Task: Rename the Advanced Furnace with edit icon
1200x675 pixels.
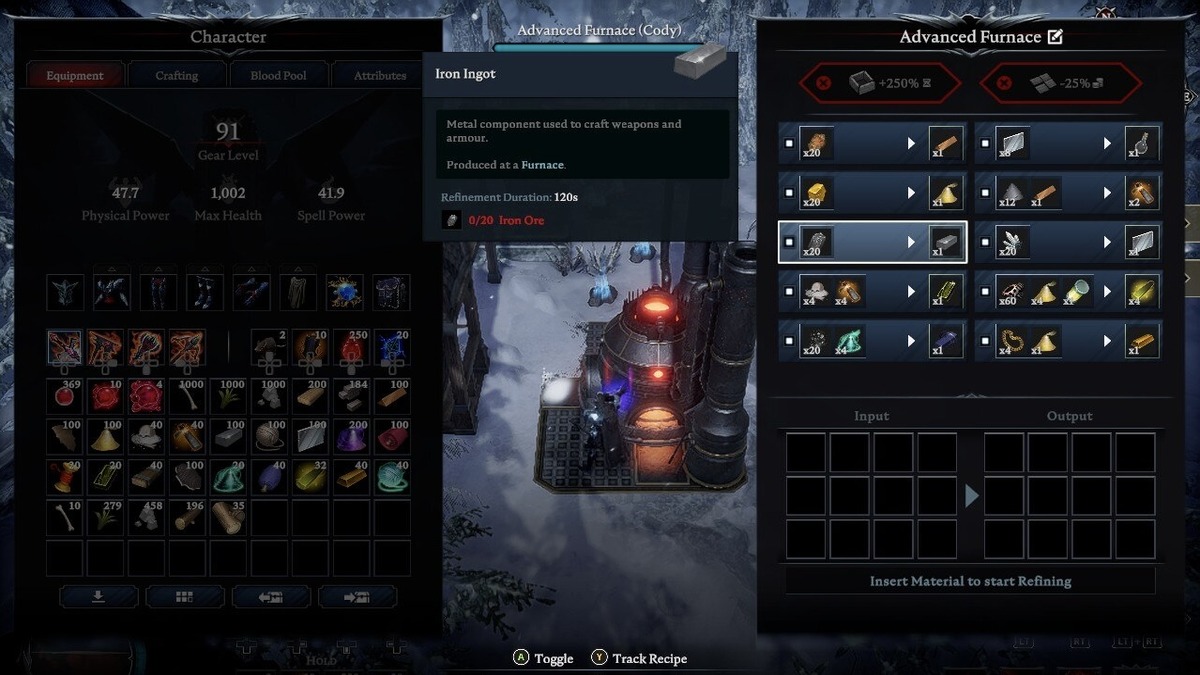Action: [1054, 37]
